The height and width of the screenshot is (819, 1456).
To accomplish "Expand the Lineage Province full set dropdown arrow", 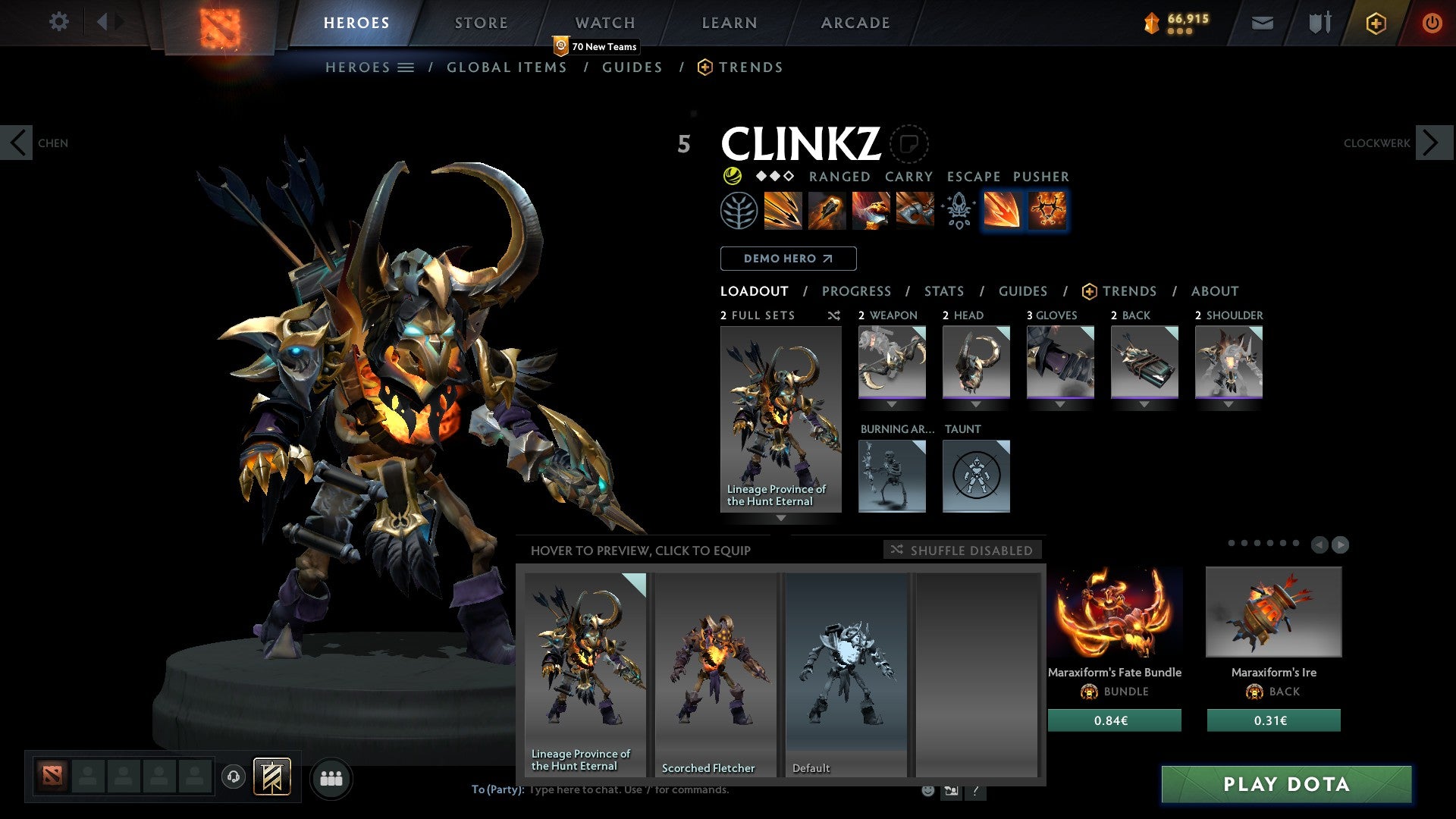I will [780, 519].
